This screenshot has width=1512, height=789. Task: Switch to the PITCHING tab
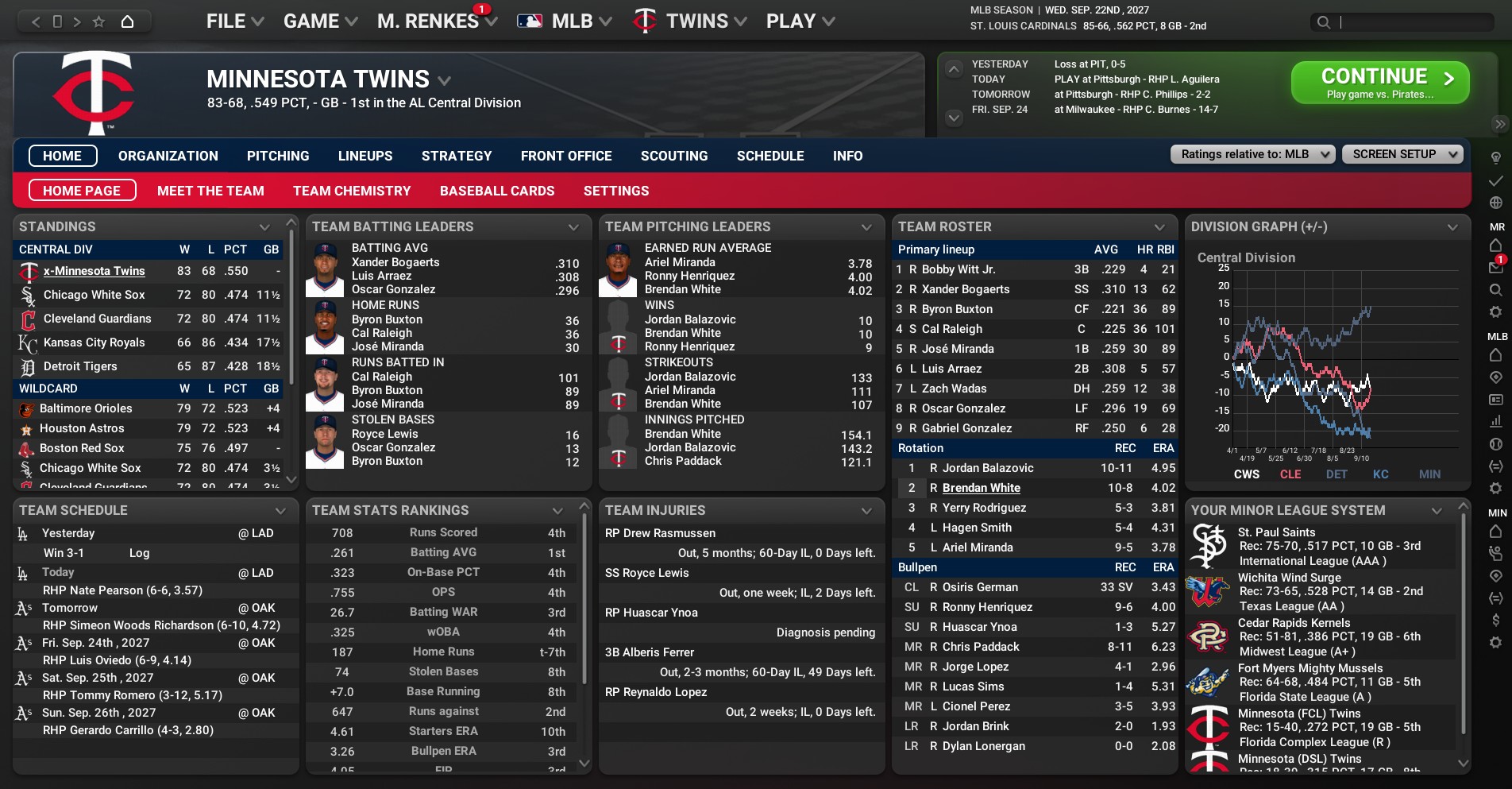tap(278, 156)
